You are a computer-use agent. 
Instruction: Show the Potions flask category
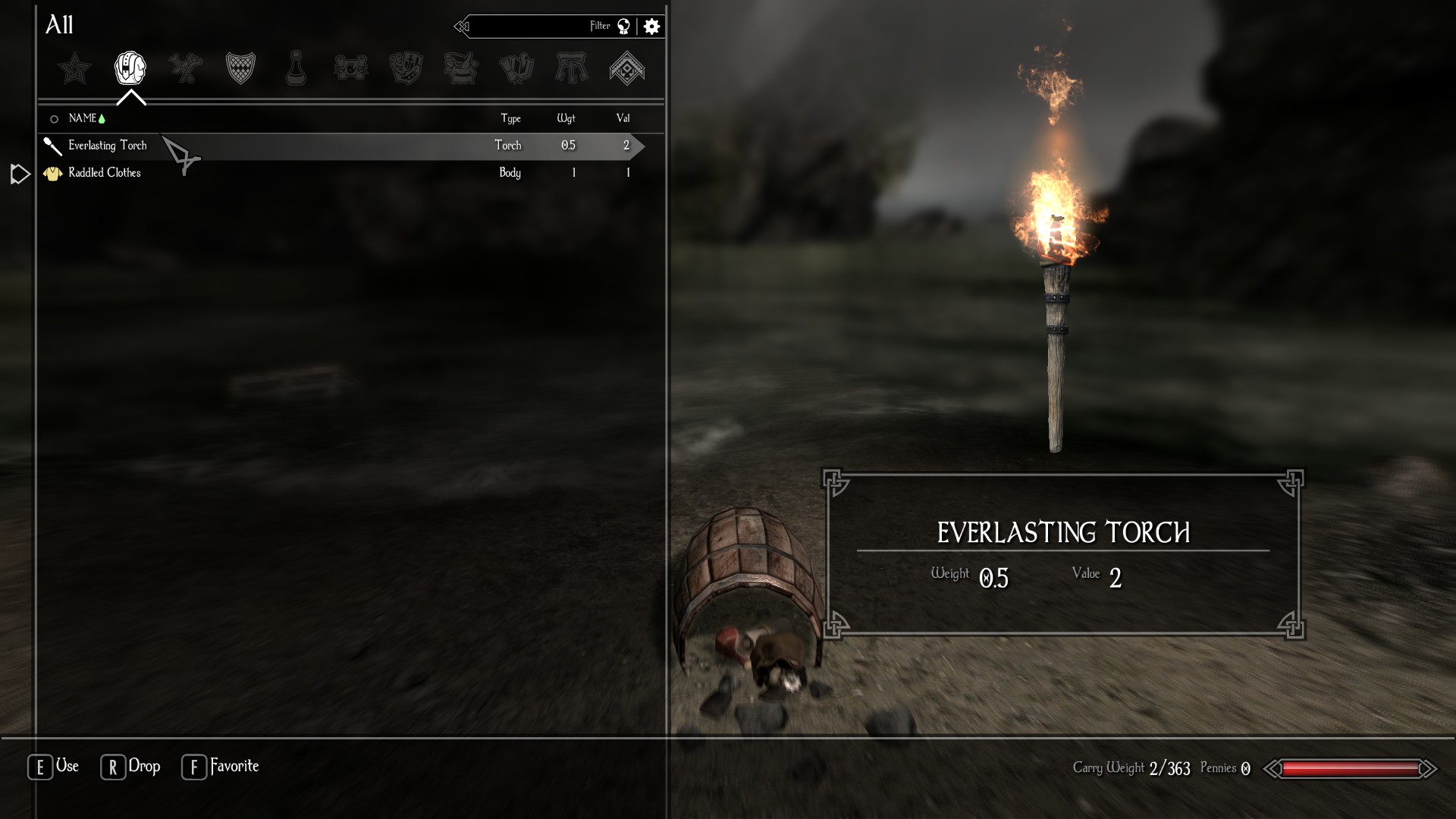point(296,68)
